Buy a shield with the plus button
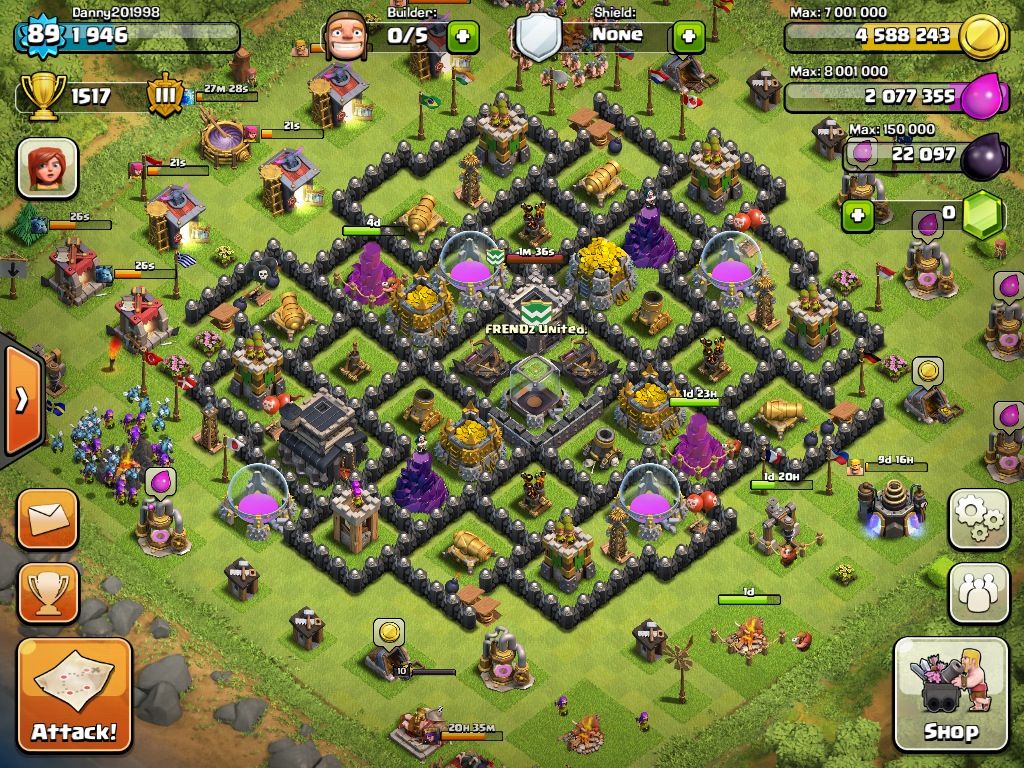The height and width of the screenshot is (768, 1024). pos(688,38)
